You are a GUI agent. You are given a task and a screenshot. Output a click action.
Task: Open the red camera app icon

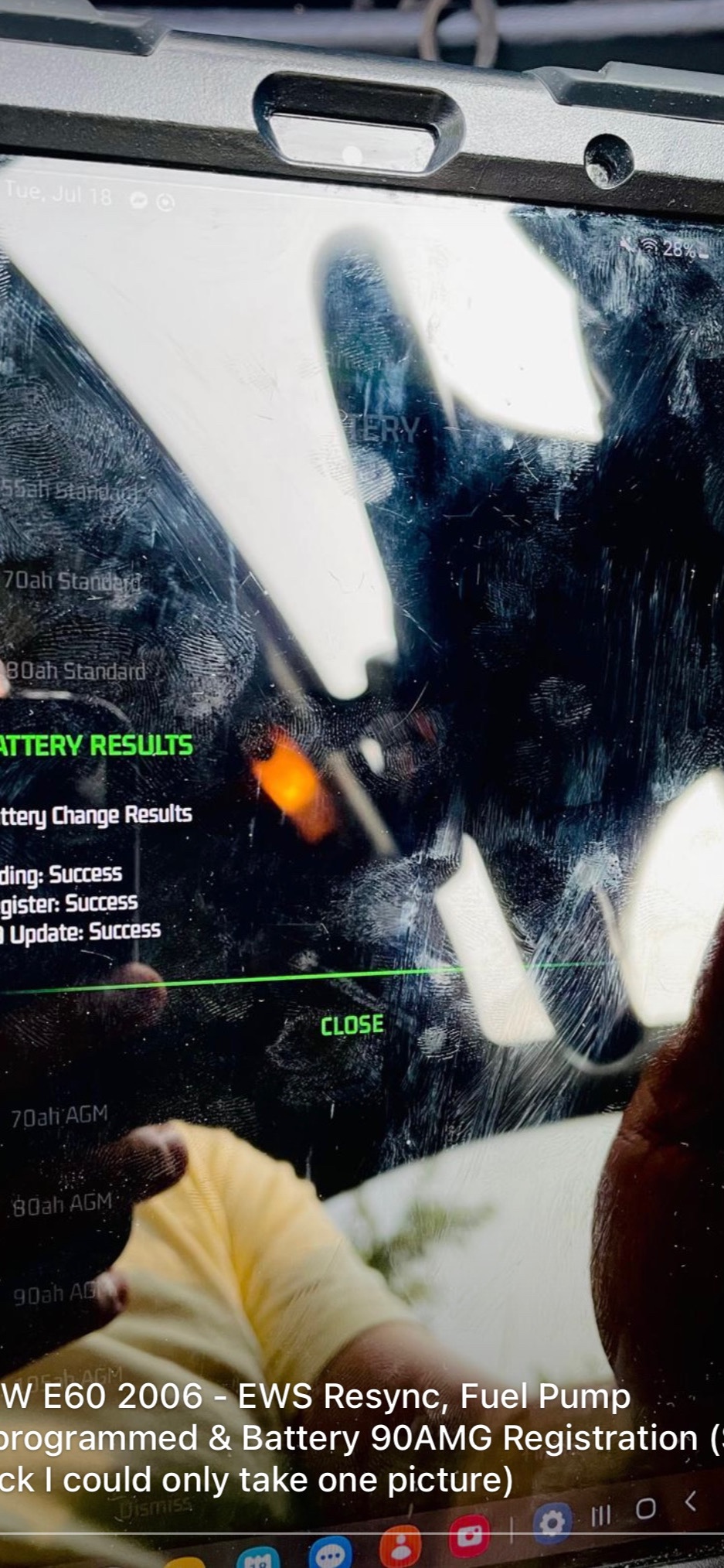(470, 1536)
